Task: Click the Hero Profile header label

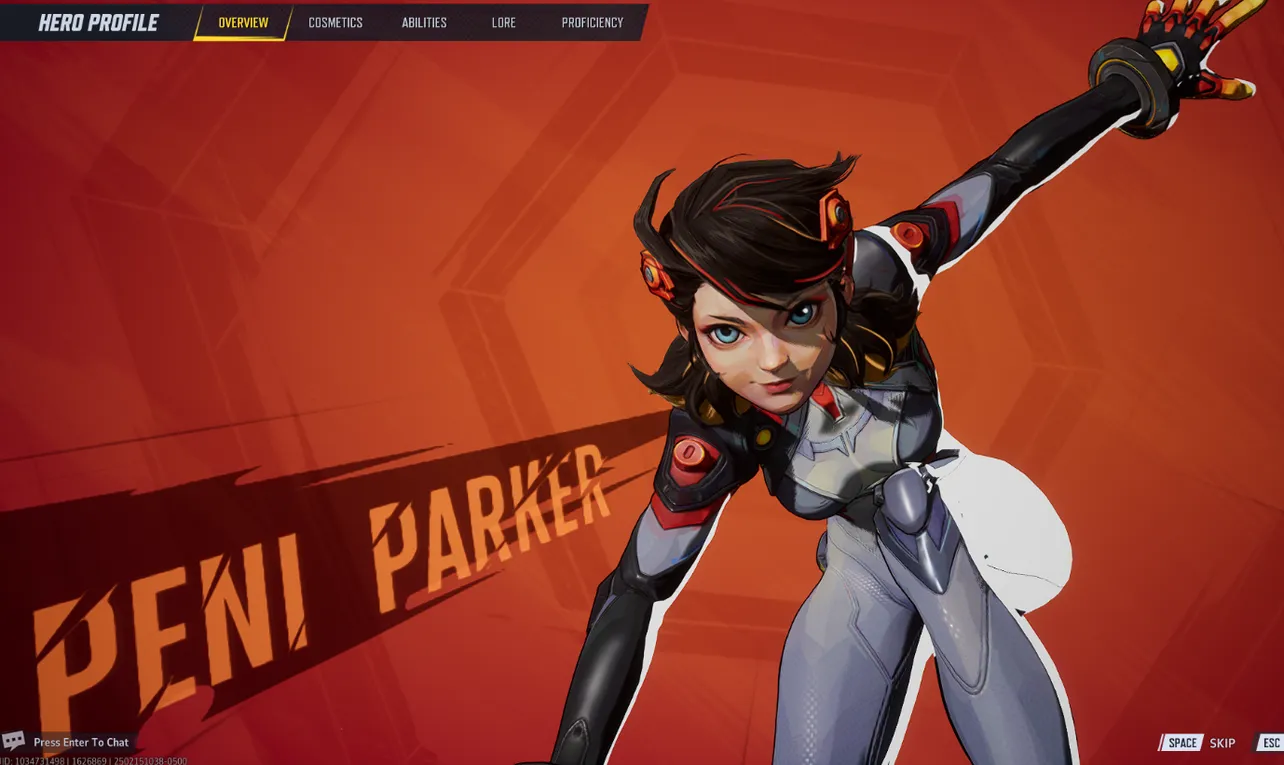Action: [99, 22]
